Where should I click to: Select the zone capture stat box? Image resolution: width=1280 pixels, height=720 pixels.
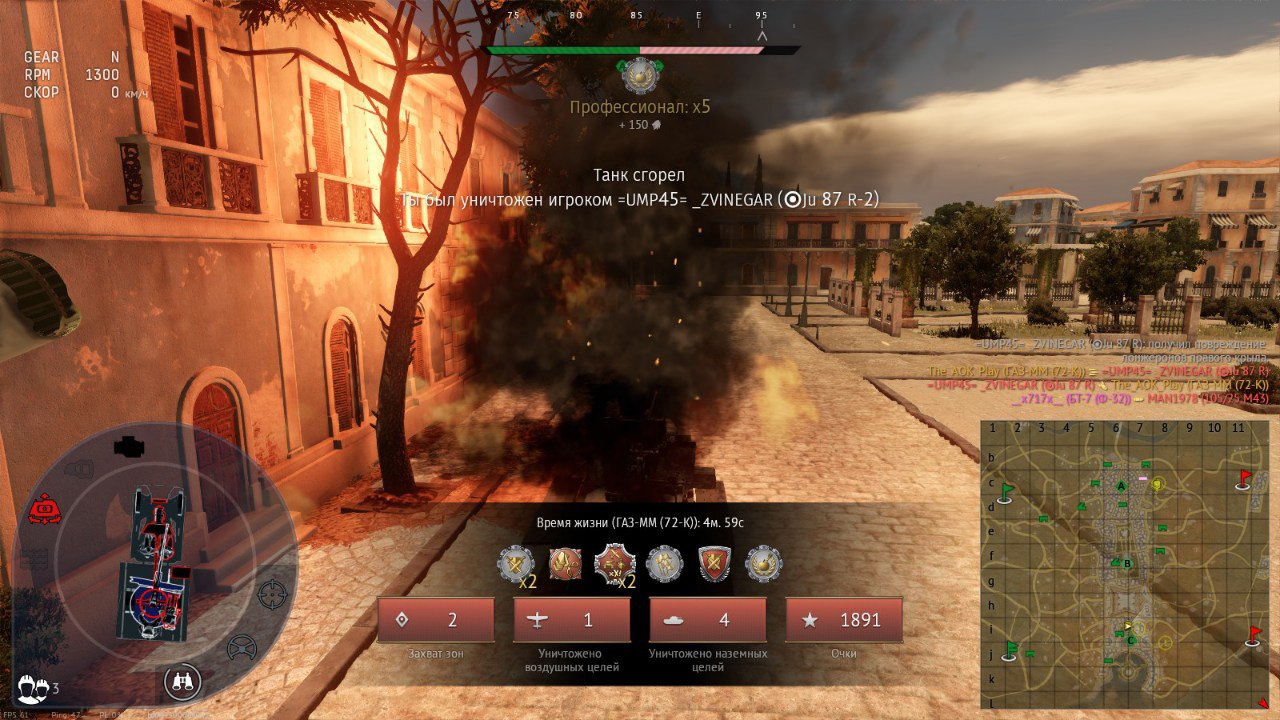pos(436,620)
